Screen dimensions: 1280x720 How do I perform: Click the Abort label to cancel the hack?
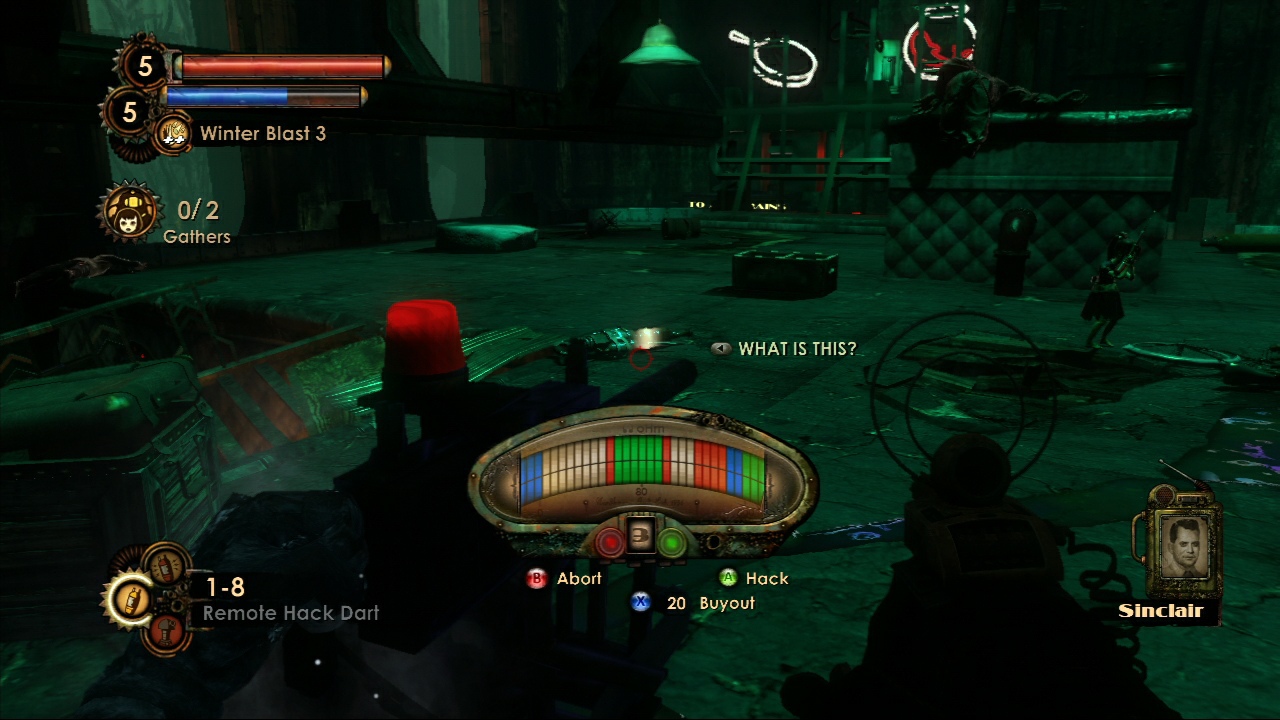(x=580, y=578)
